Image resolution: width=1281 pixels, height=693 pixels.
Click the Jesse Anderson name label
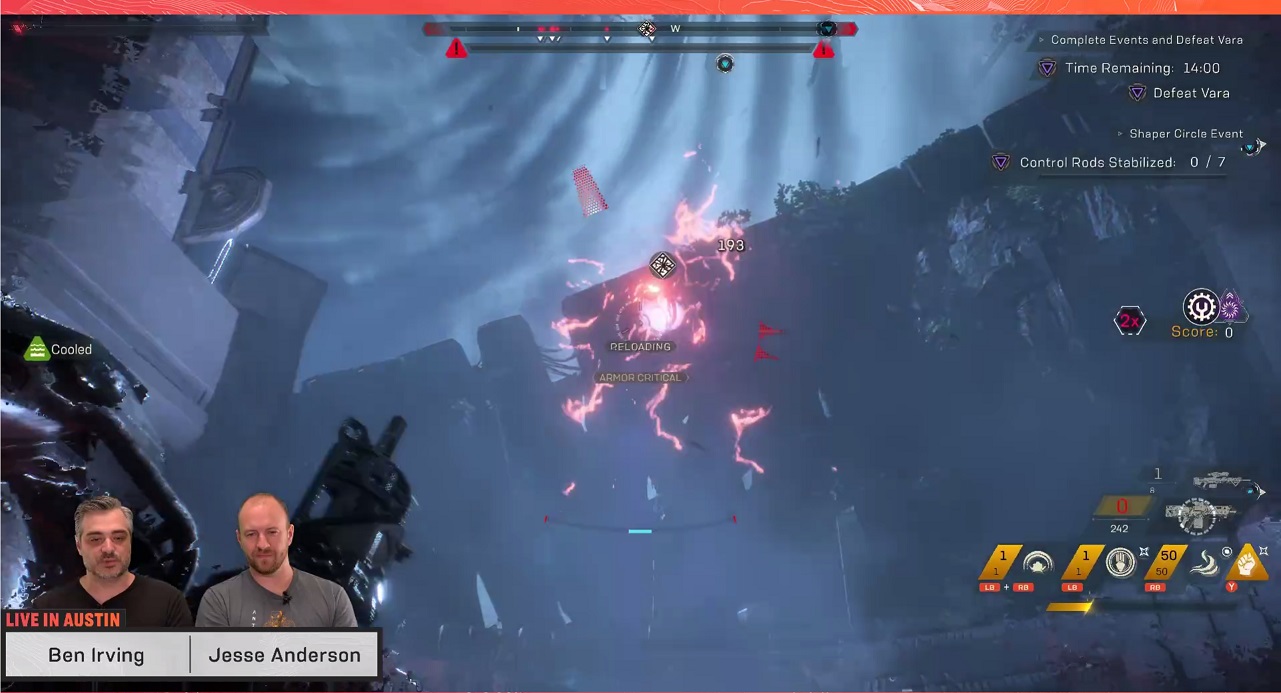point(284,656)
